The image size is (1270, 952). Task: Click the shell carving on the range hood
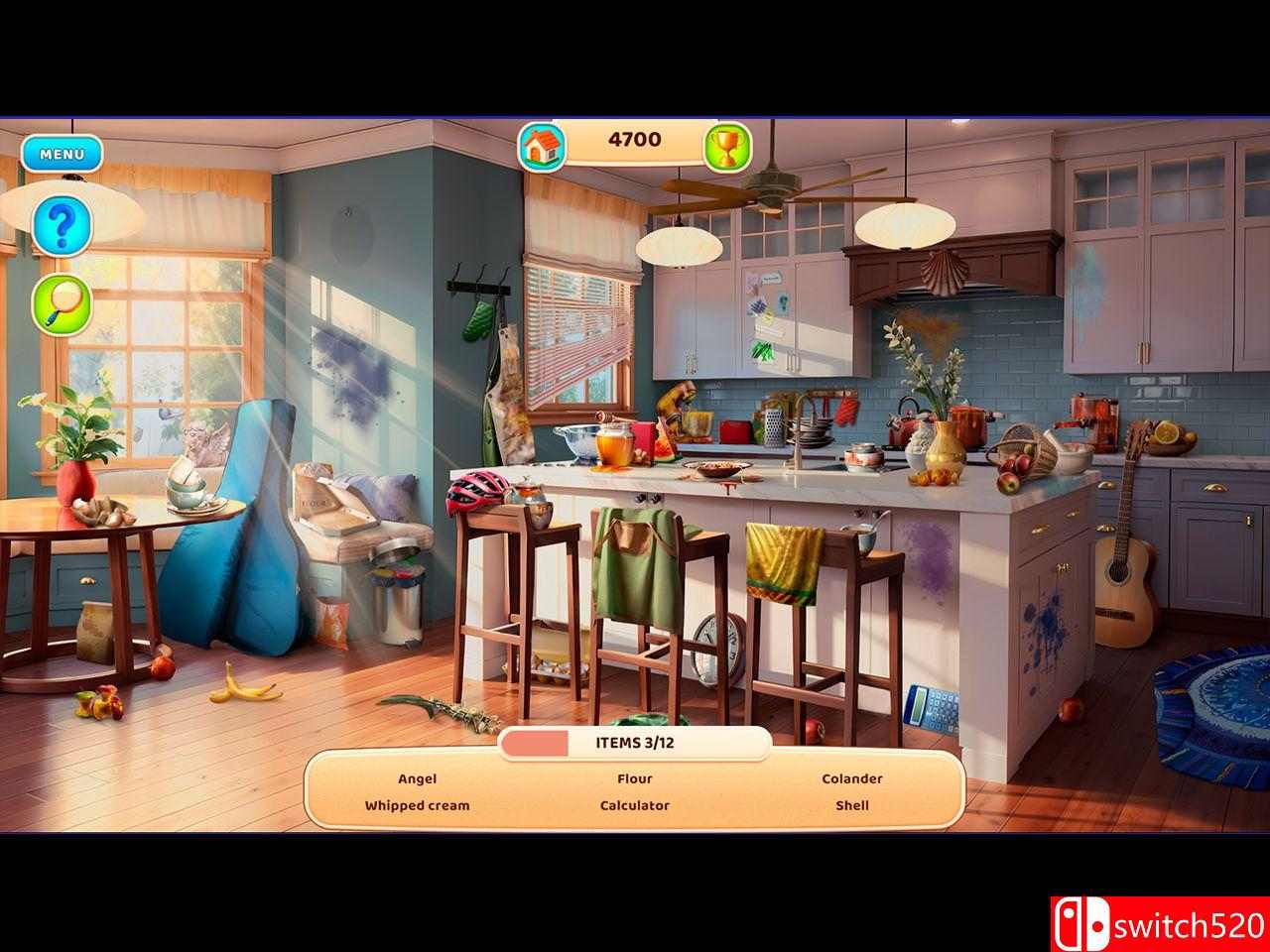(x=943, y=272)
